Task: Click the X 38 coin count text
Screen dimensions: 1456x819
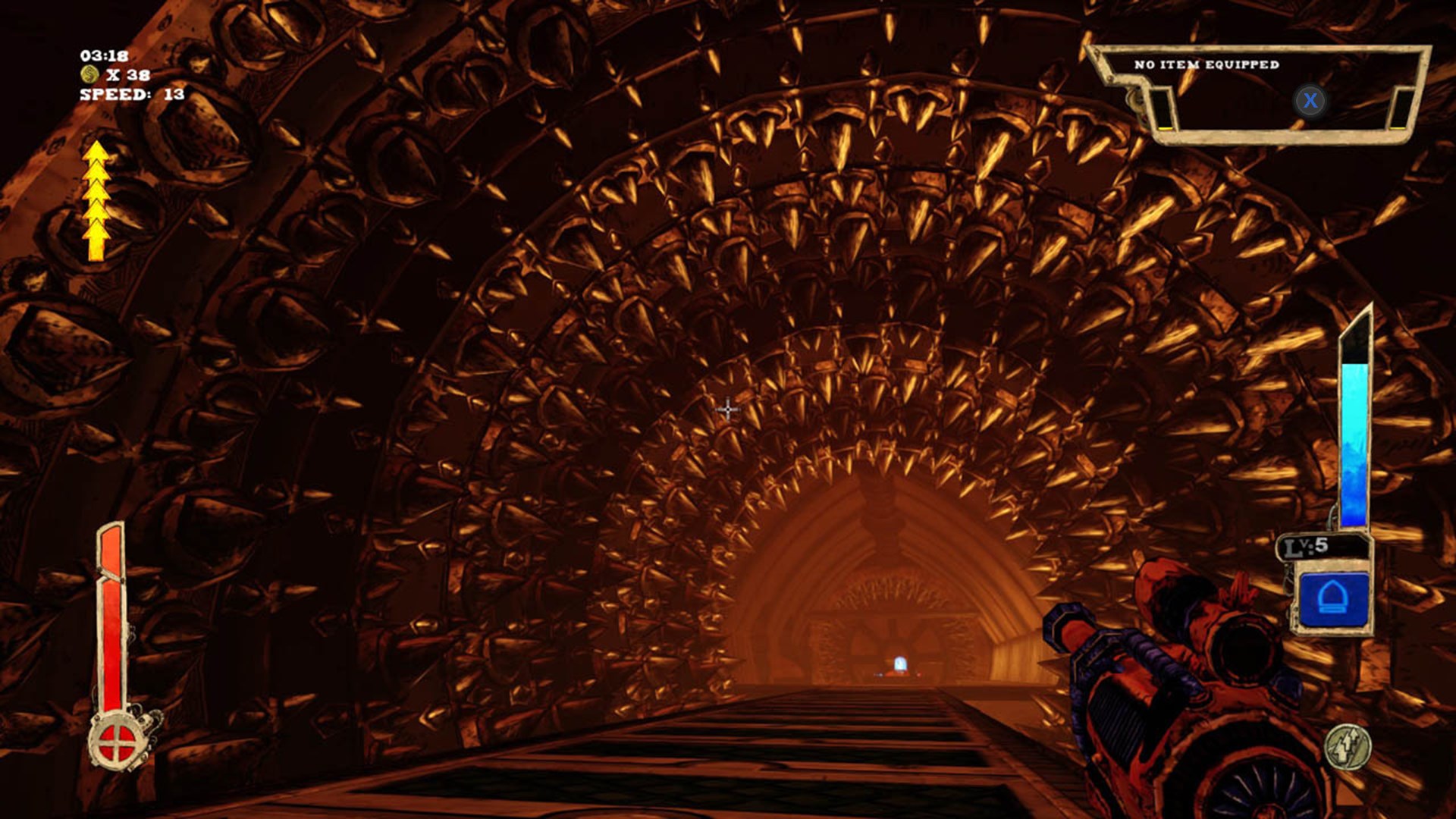Action: [129, 75]
